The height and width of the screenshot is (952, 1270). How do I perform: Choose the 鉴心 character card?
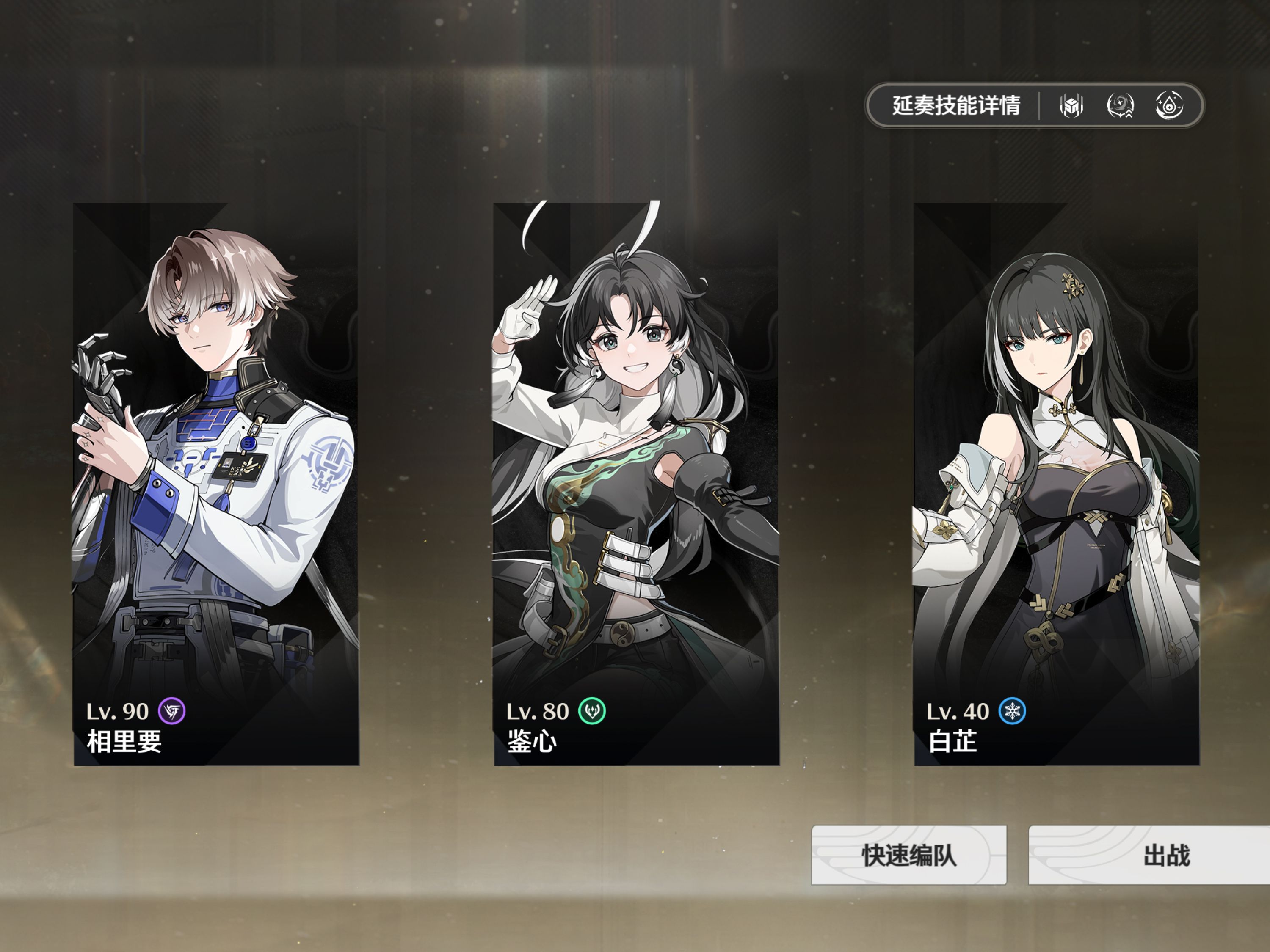click(x=636, y=484)
